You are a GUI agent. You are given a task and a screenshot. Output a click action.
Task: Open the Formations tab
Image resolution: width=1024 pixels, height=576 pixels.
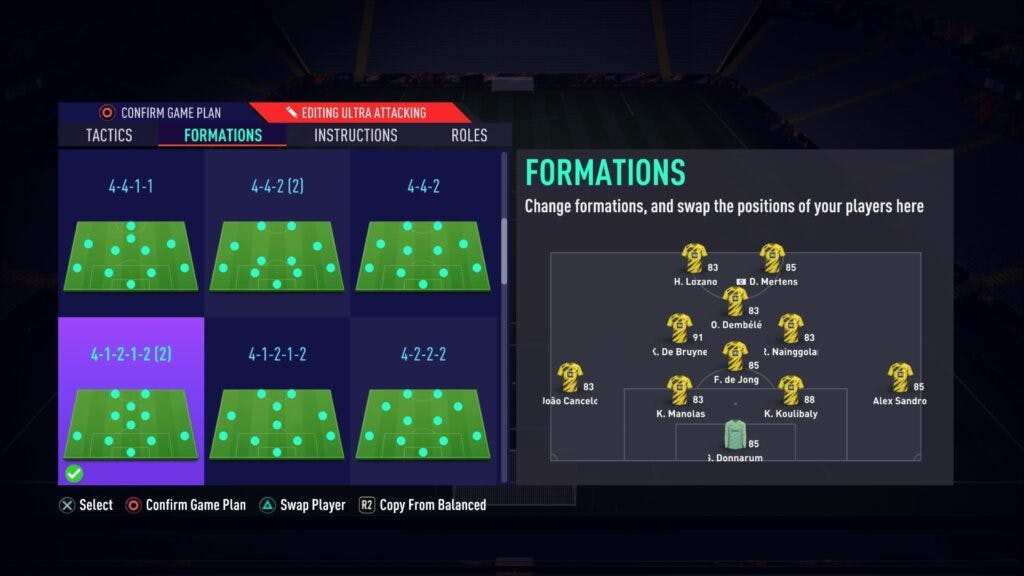click(223, 135)
